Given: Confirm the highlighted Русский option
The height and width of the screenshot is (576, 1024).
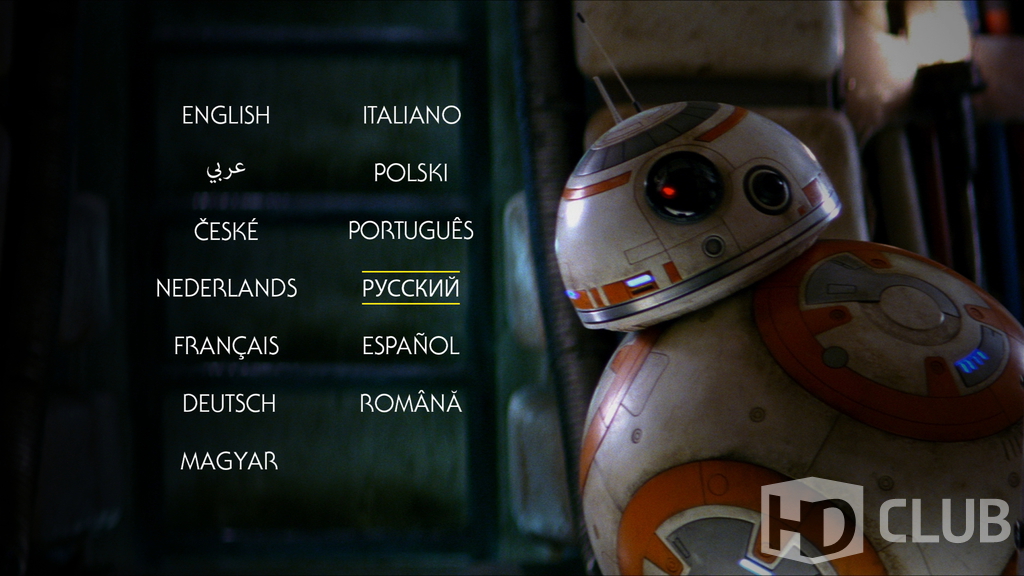Looking at the screenshot, I should point(411,289).
